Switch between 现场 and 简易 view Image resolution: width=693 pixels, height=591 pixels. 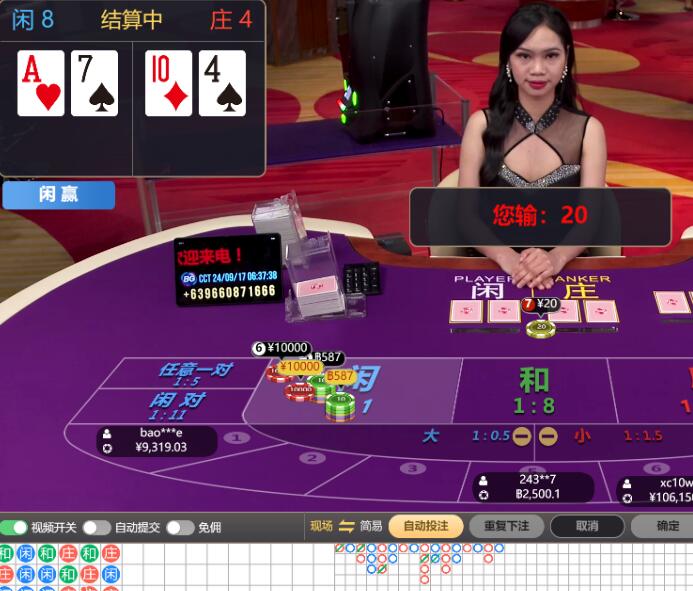[346, 526]
